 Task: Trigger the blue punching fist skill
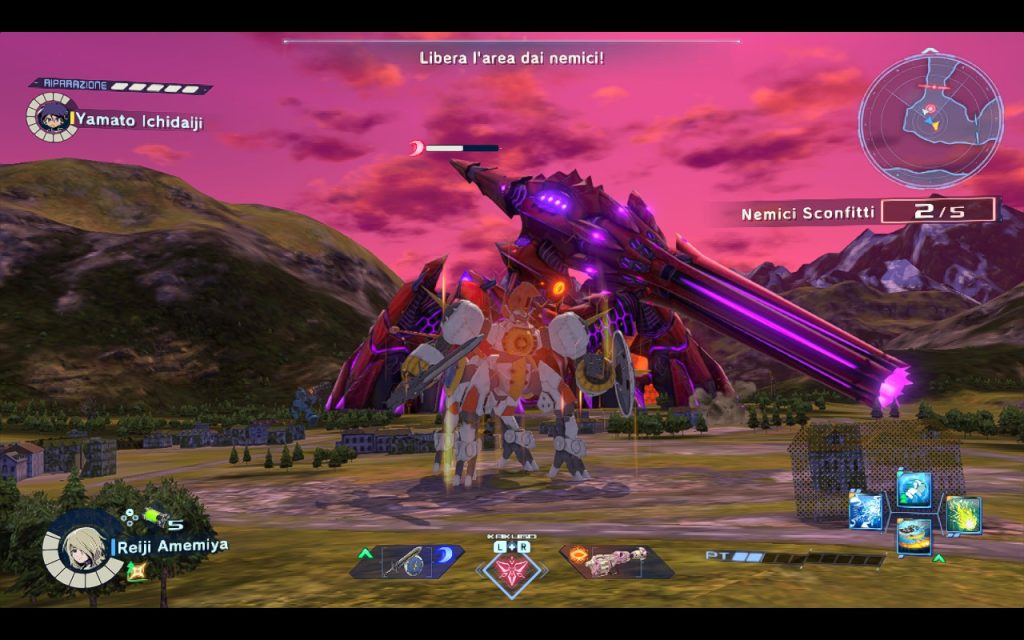point(914,490)
